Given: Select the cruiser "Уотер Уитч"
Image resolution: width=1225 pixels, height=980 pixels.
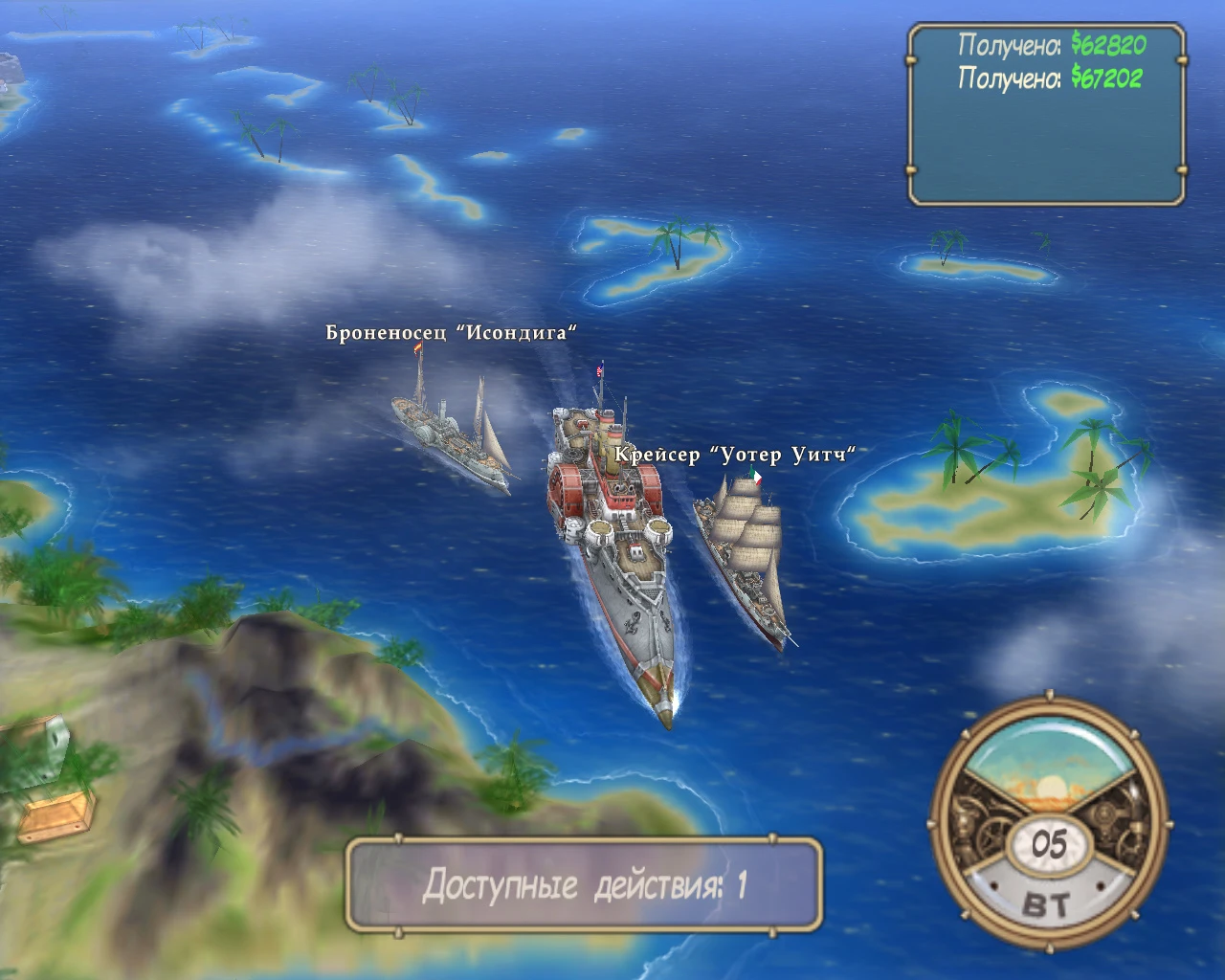Looking at the screenshot, I should click(746, 555).
